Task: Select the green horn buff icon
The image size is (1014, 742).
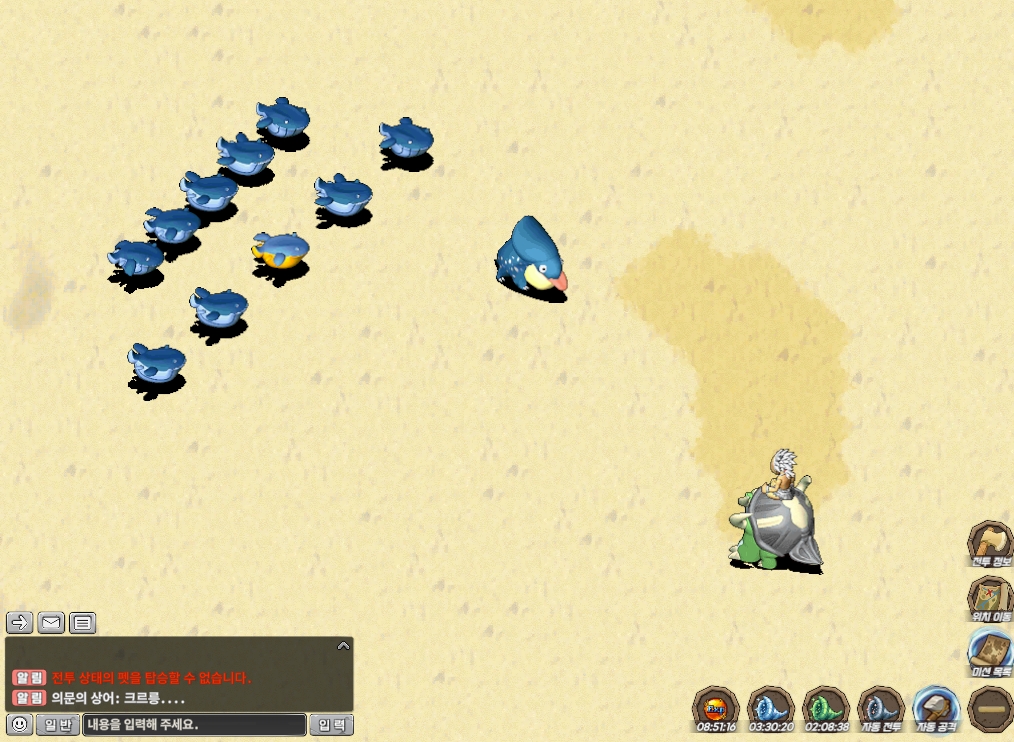Action: (826, 708)
